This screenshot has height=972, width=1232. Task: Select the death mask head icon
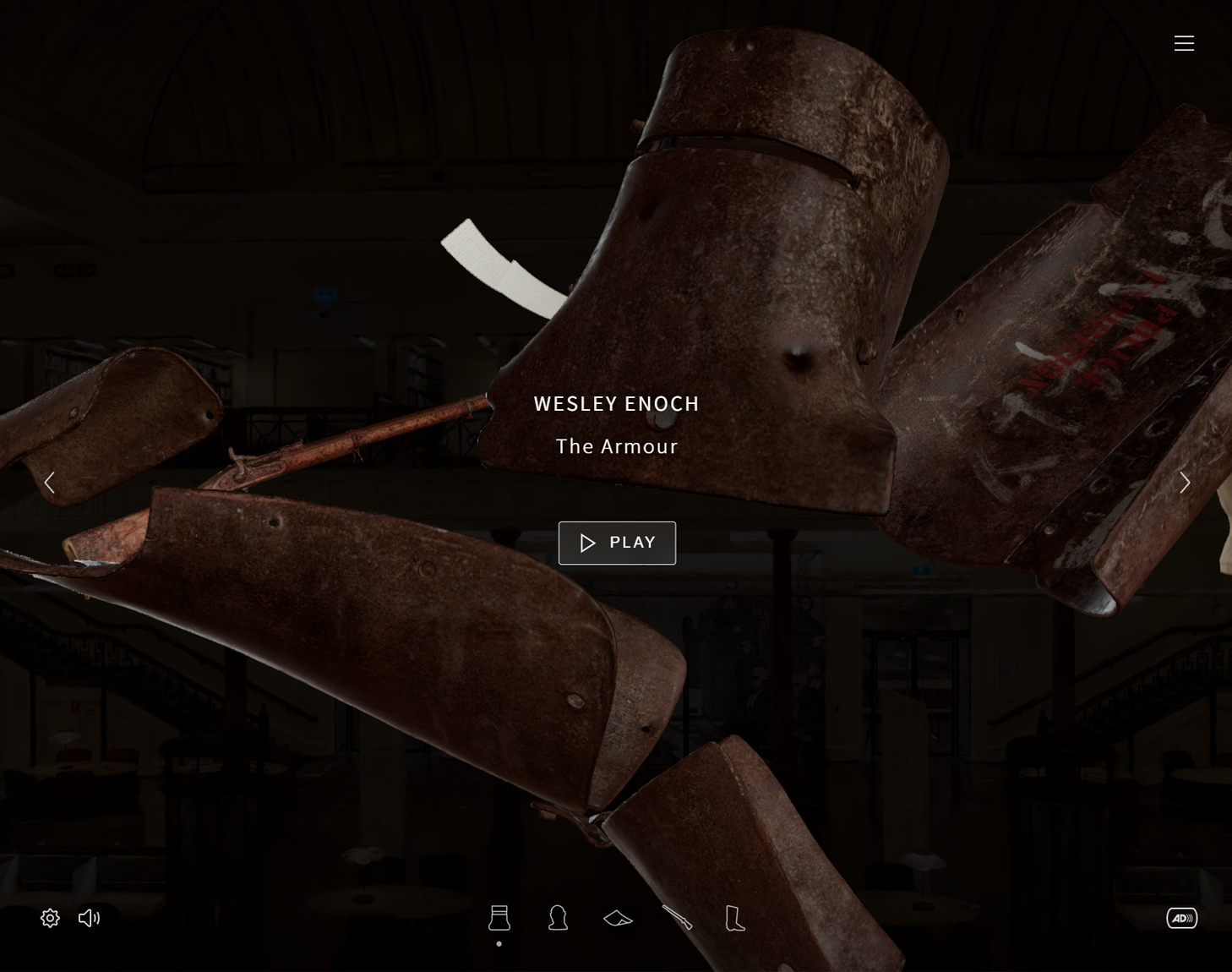(558, 918)
